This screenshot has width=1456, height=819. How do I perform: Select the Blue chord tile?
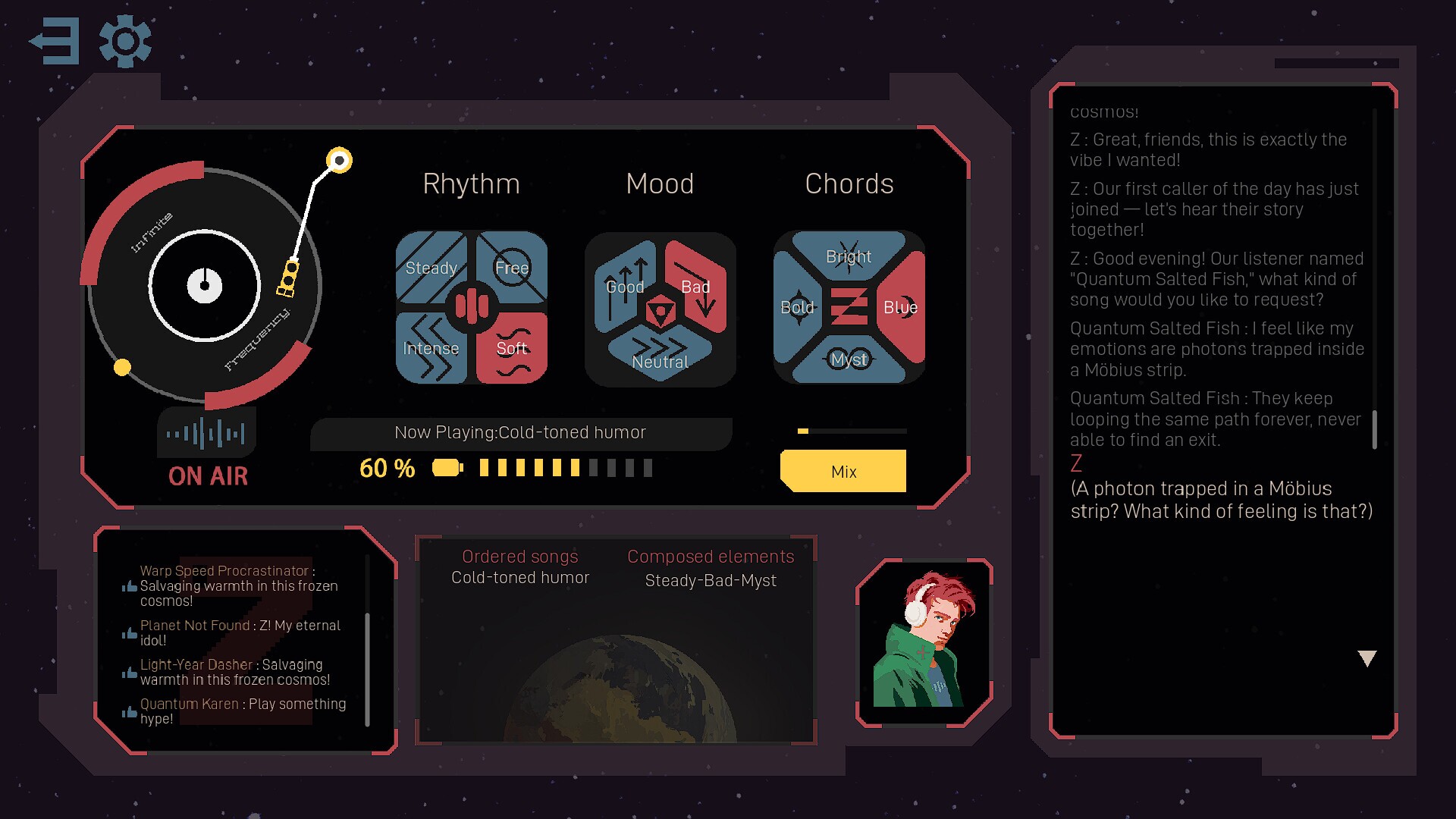(x=901, y=307)
